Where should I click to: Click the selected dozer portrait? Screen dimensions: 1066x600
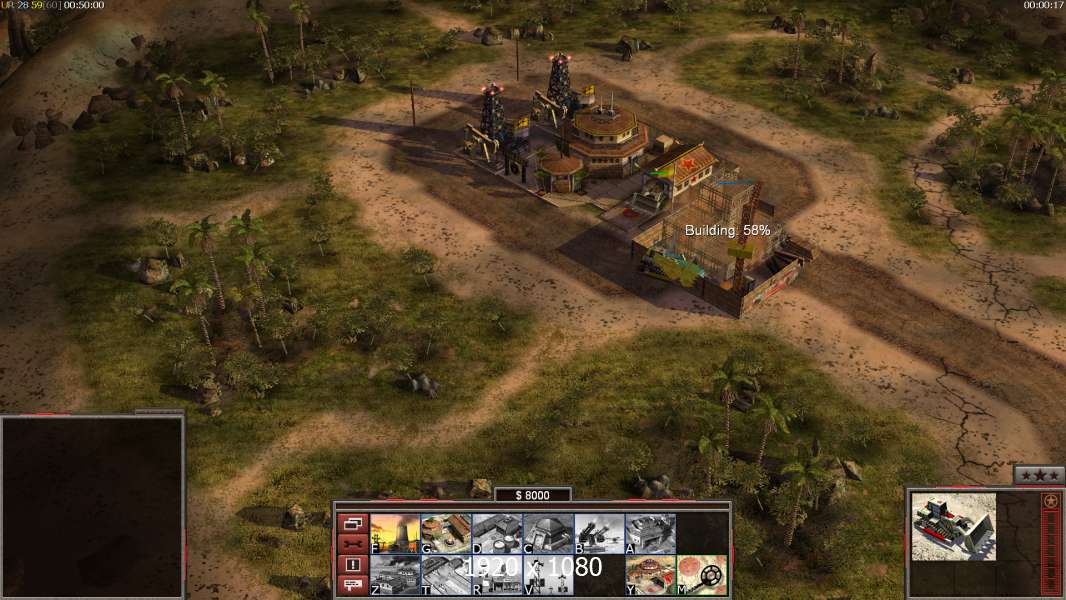point(953,526)
